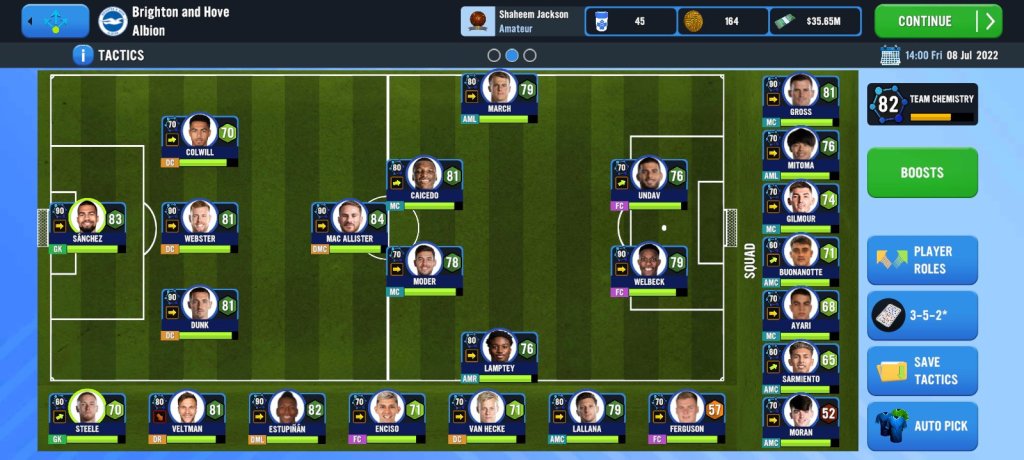
Task: Save the current tactics
Action: [921, 371]
